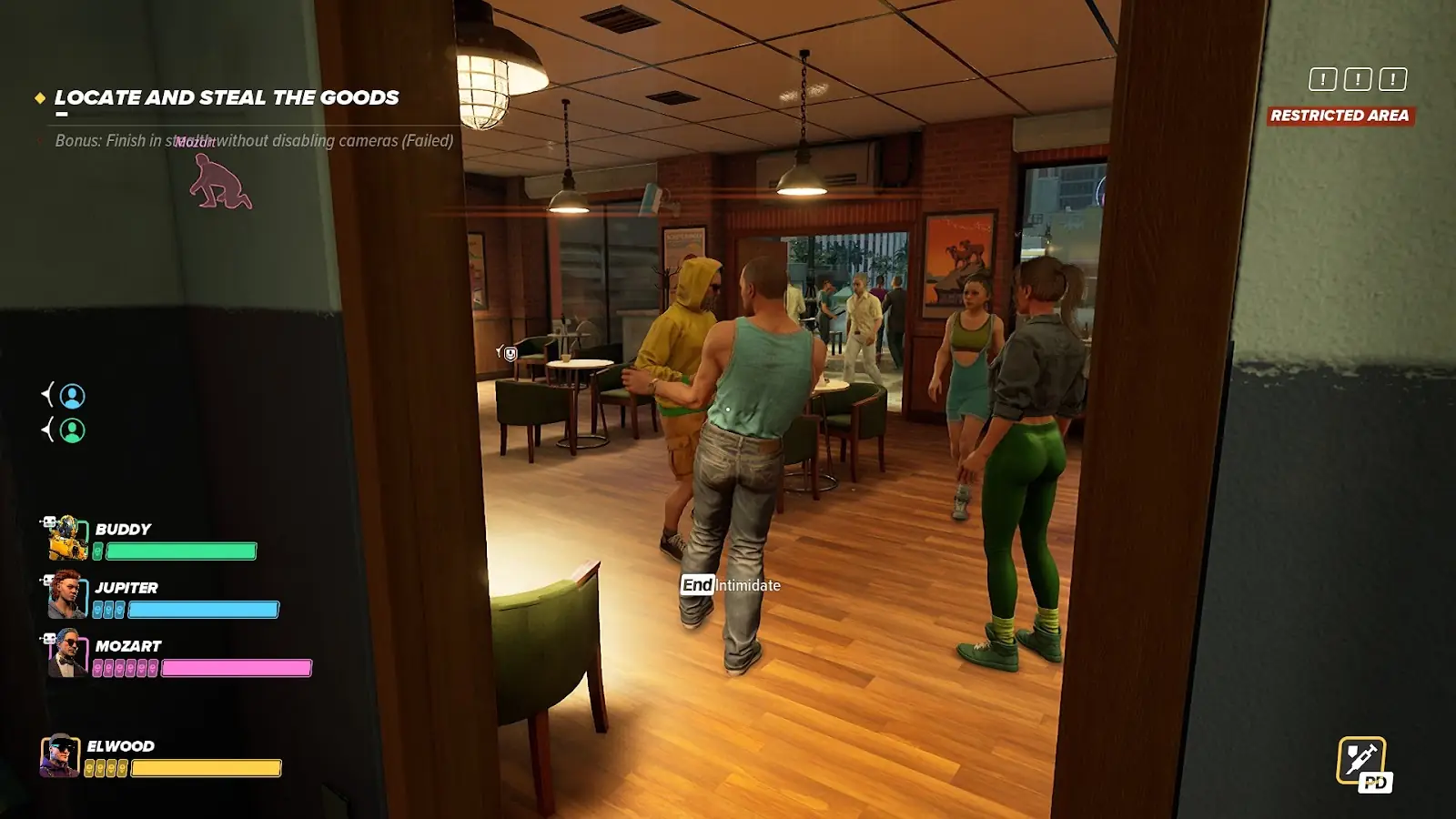
Task: Select the Locate and Steal the Goods objective
Action: [226, 97]
